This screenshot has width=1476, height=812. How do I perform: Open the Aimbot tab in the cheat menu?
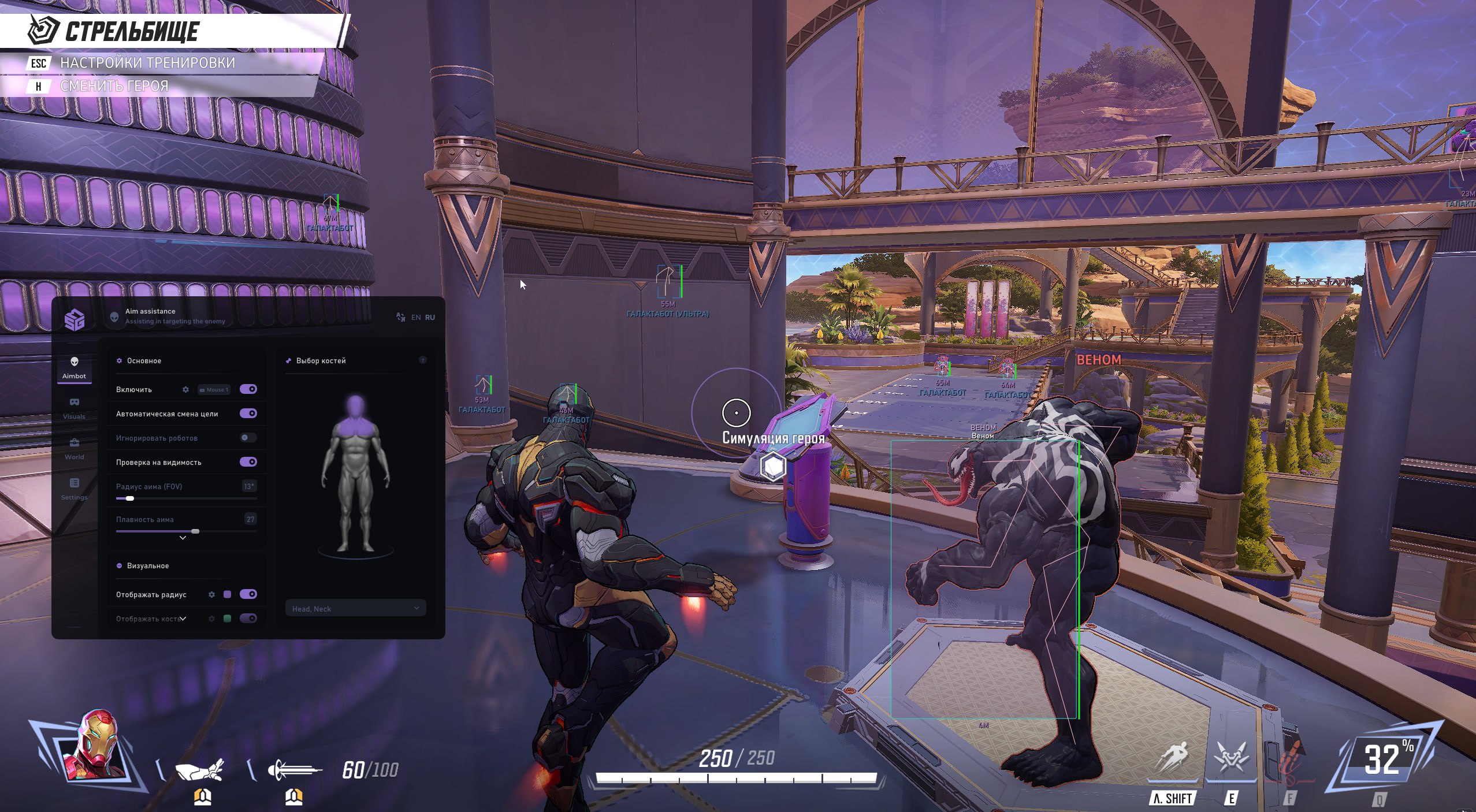pos(75,368)
